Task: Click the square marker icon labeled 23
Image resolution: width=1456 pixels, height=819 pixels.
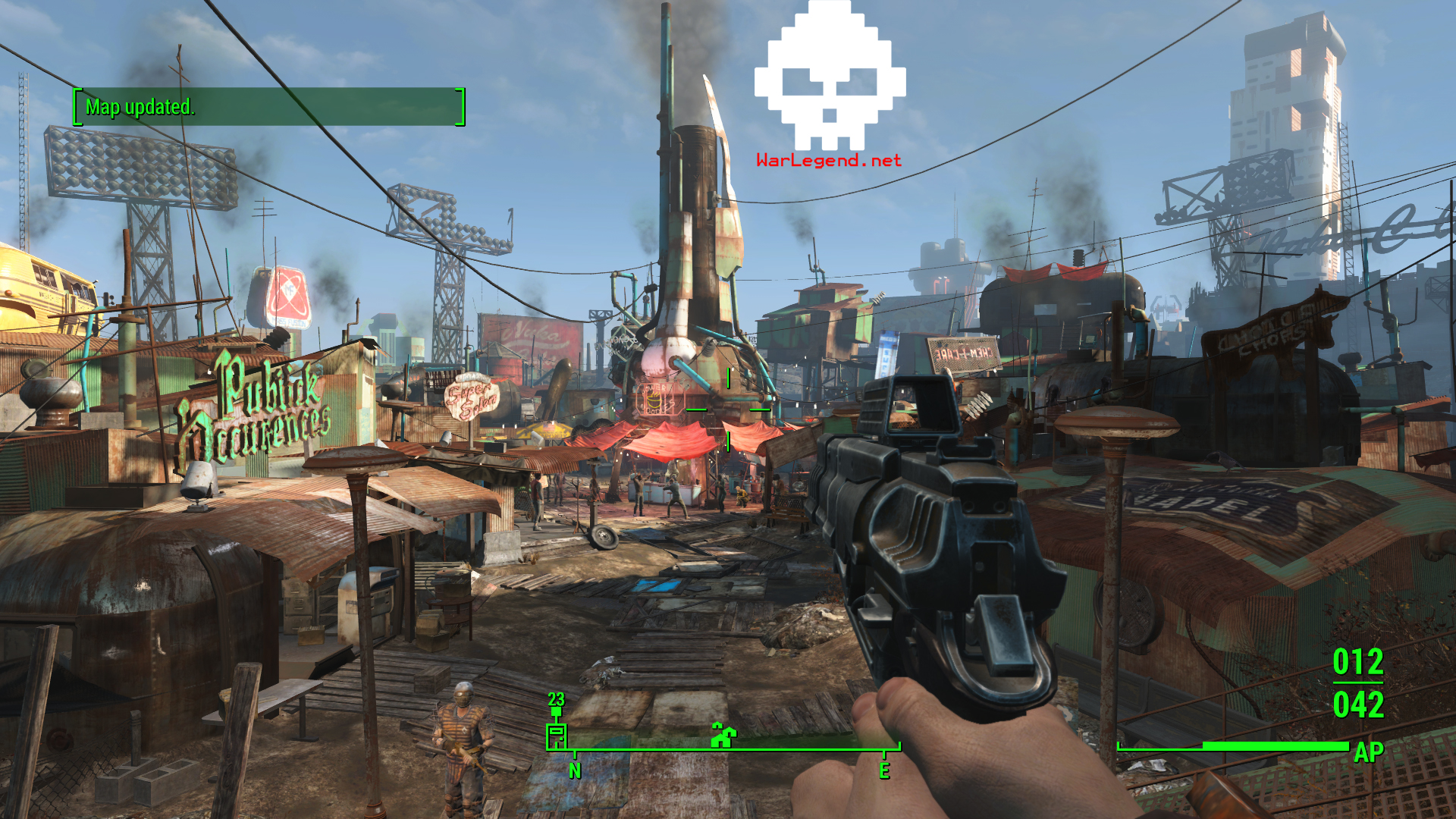Action: 557,734
